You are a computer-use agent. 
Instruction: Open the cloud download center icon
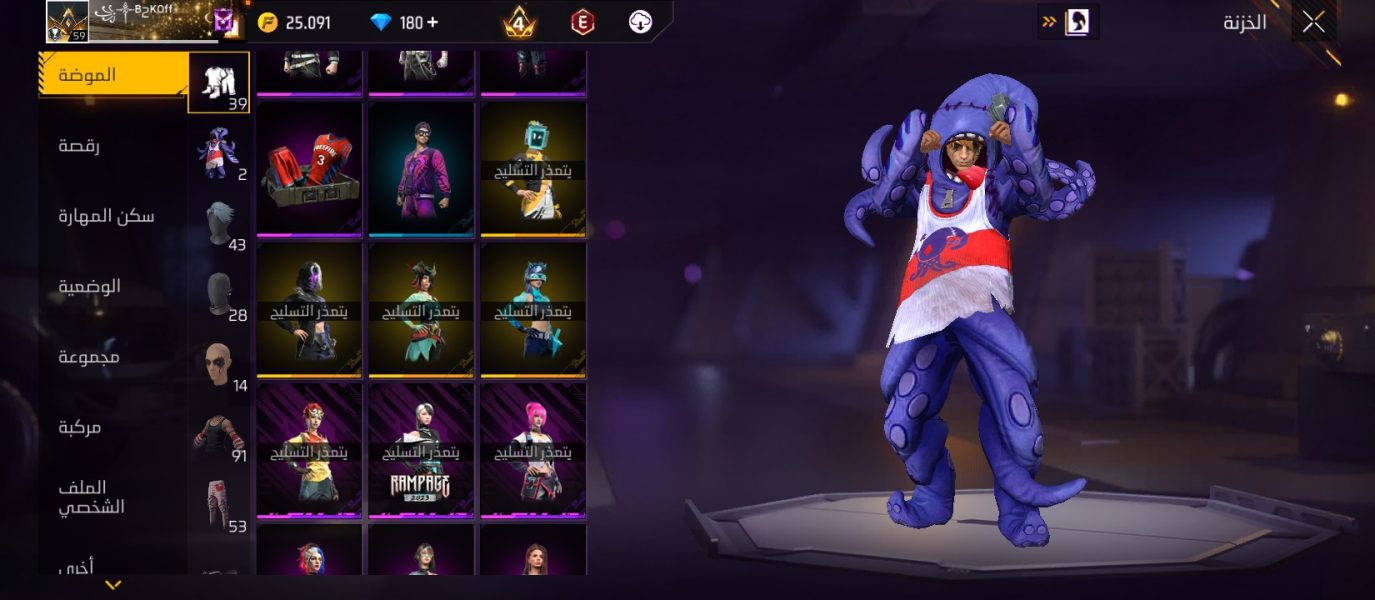click(x=641, y=22)
